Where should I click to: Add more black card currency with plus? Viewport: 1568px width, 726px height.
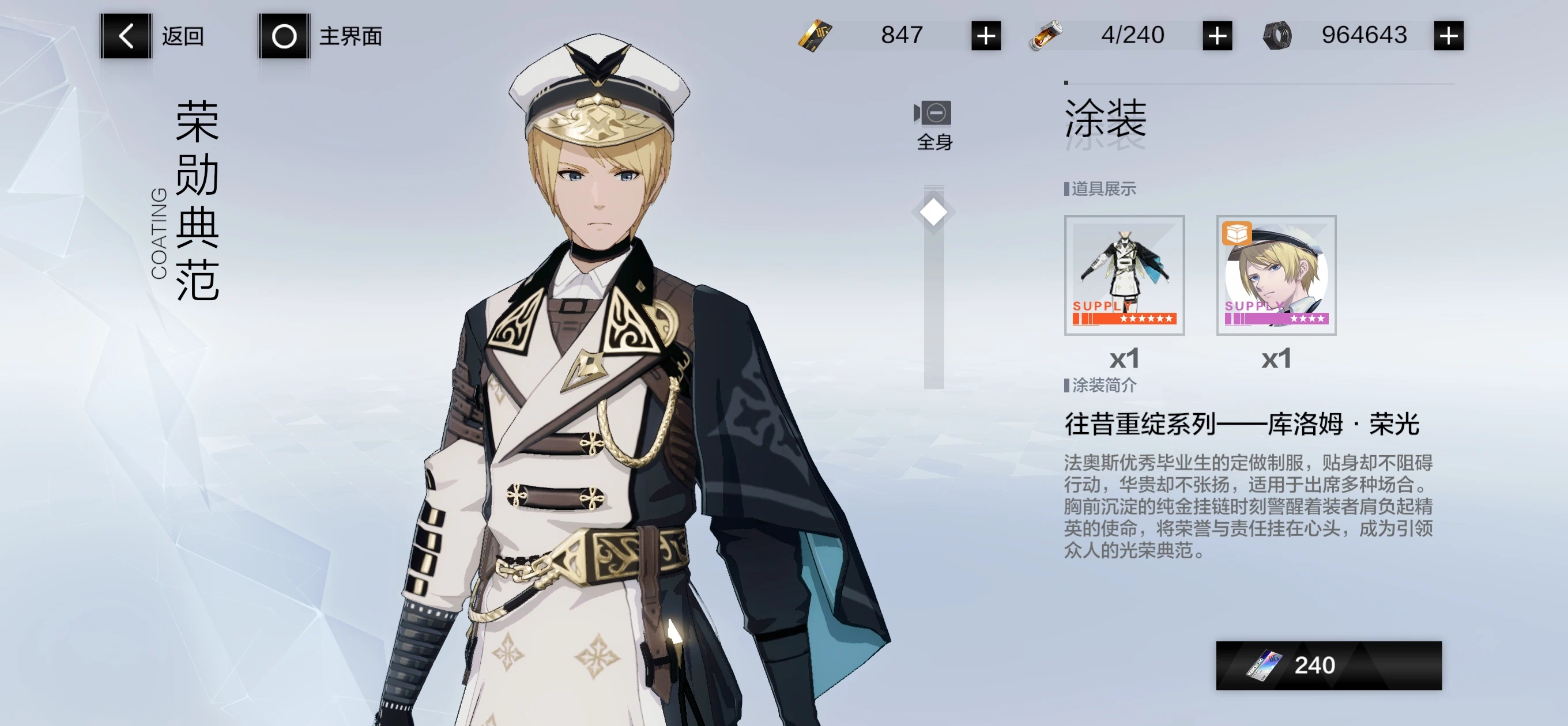(x=986, y=36)
